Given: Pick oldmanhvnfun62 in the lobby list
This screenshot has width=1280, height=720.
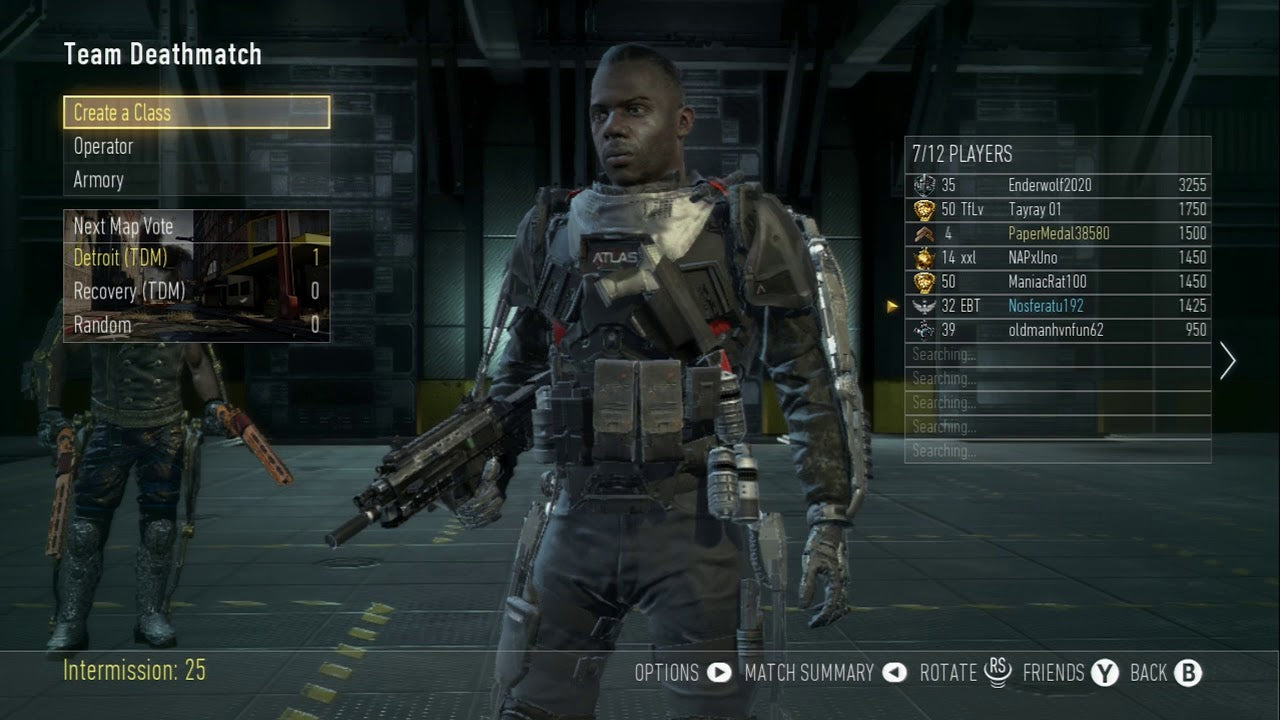Looking at the screenshot, I should (1057, 330).
